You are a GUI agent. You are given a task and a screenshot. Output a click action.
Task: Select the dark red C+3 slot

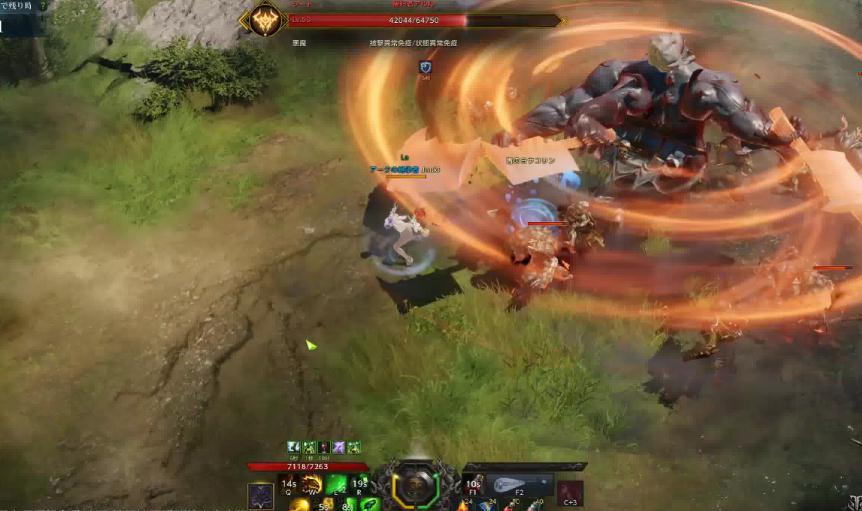570,493
